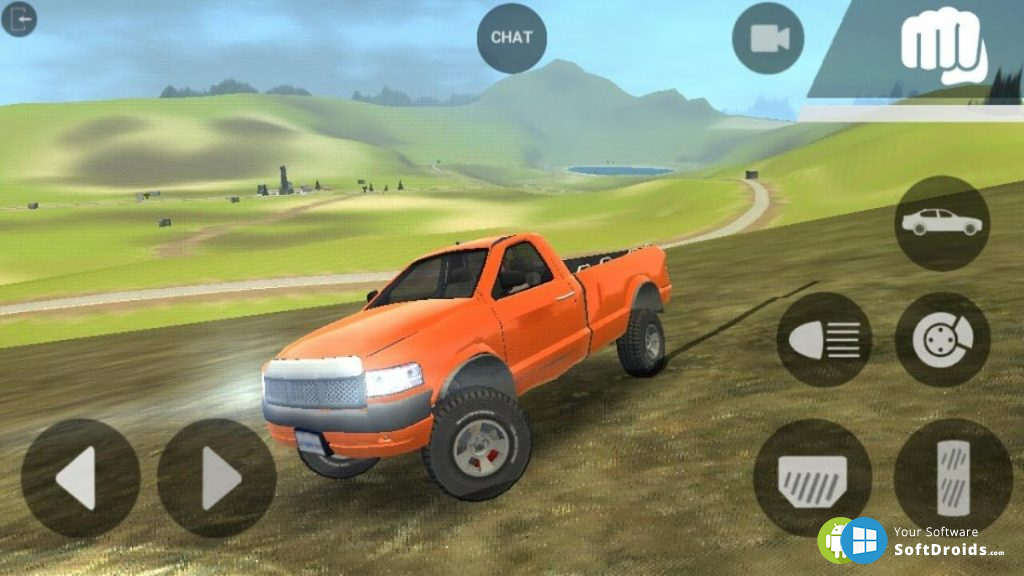
Task: Apply the wide brake pedal
Action: point(812,478)
